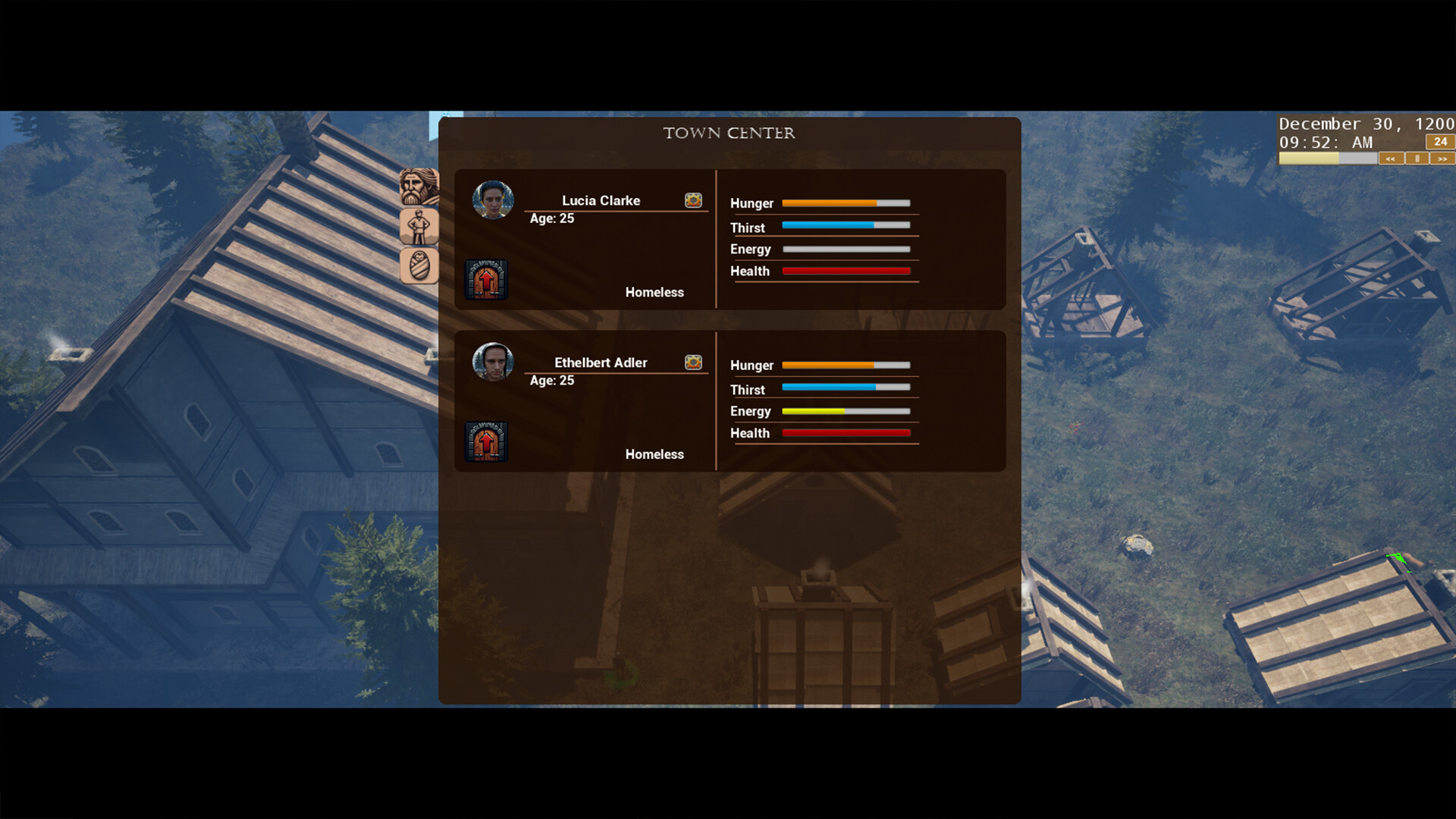This screenshot has height=819, width=1456.
Task: Click Ethelbert Adler's portrait thumbnail
Action: click(x=493, y=362)
